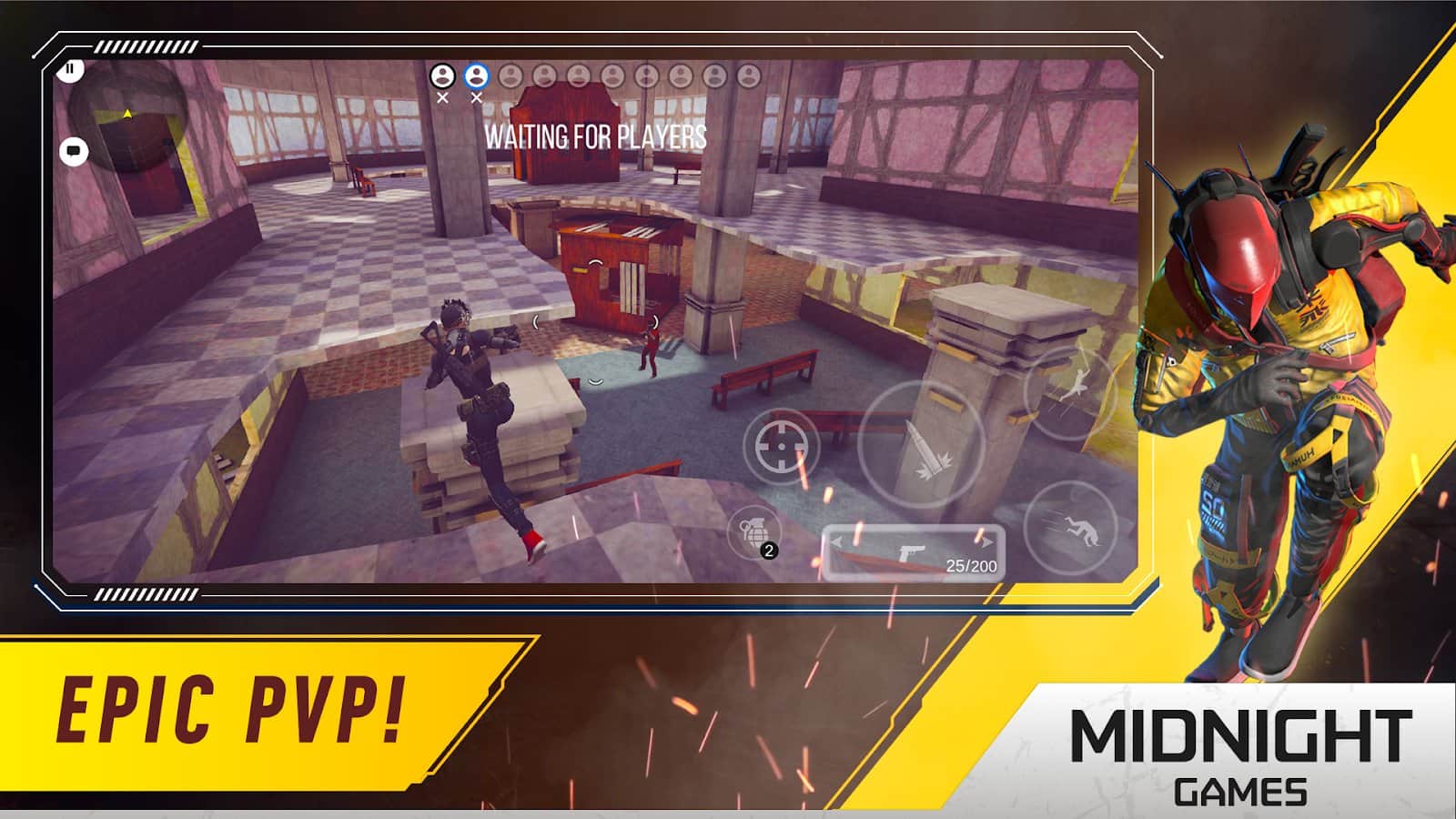
Task: Select the blue-highlighted player avatar
Action: pos(476,77)
